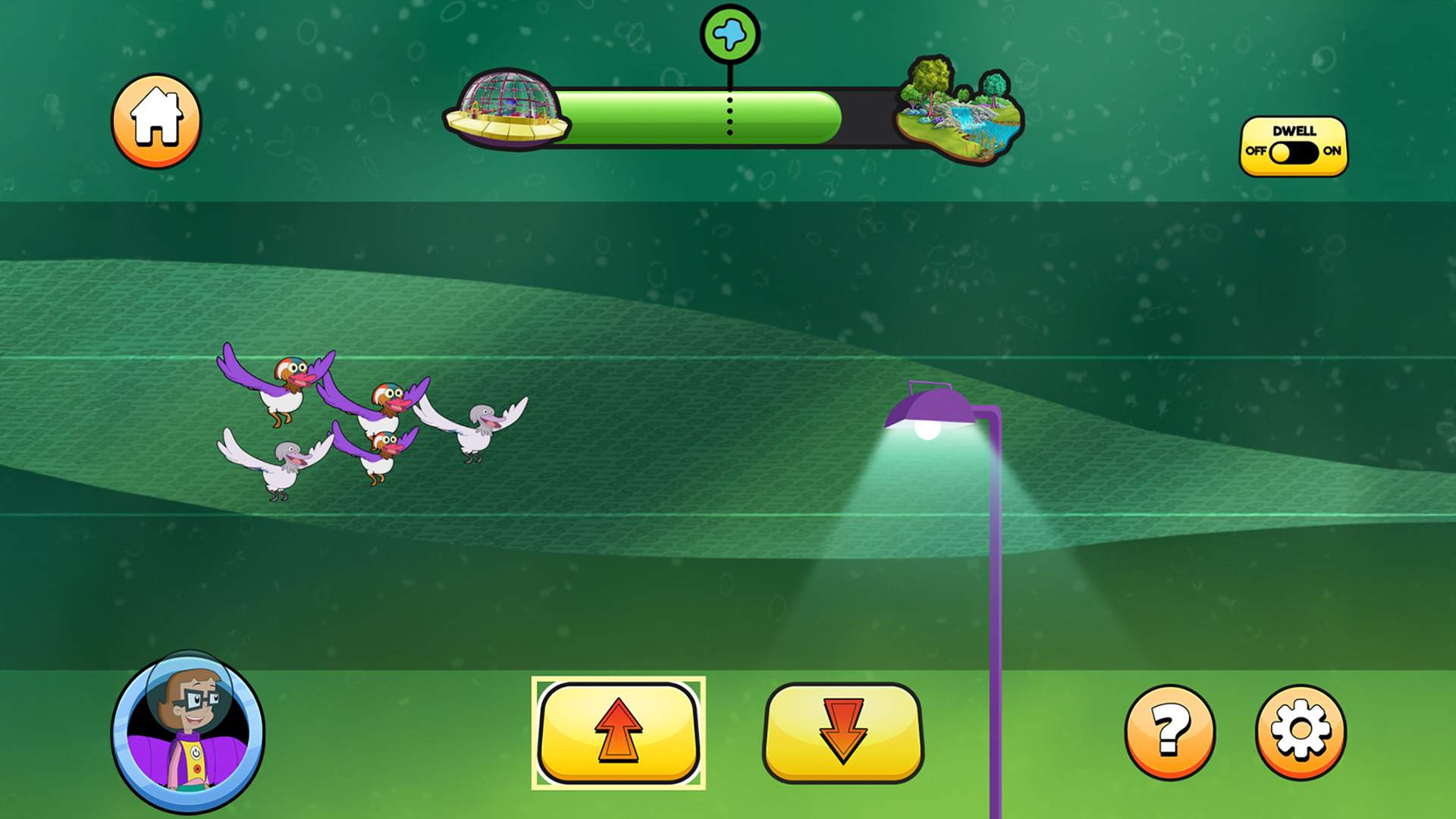Steer the birds down with the down arrow

coord(843,733)
